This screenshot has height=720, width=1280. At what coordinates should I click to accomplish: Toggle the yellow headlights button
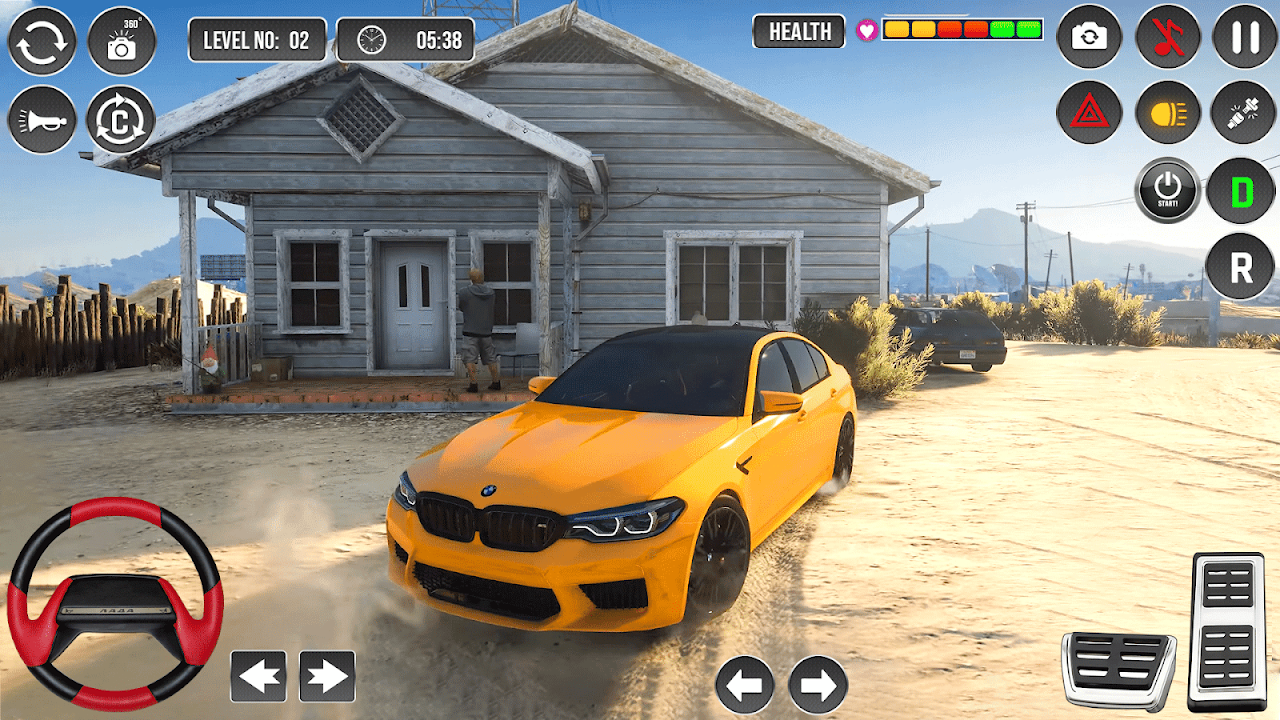click(x=1167, y=113)
